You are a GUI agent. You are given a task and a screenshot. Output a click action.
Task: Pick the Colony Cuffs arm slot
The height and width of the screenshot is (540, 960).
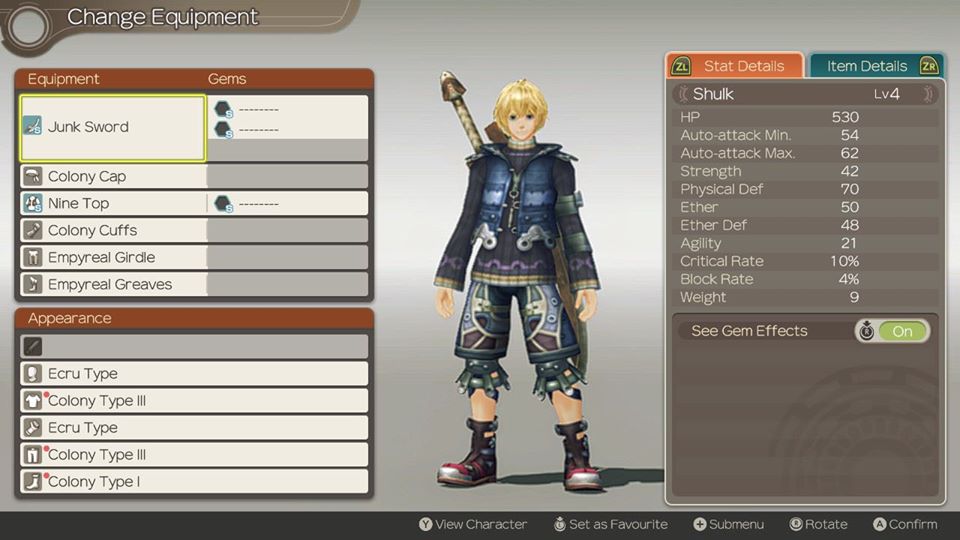pos(113,230)
